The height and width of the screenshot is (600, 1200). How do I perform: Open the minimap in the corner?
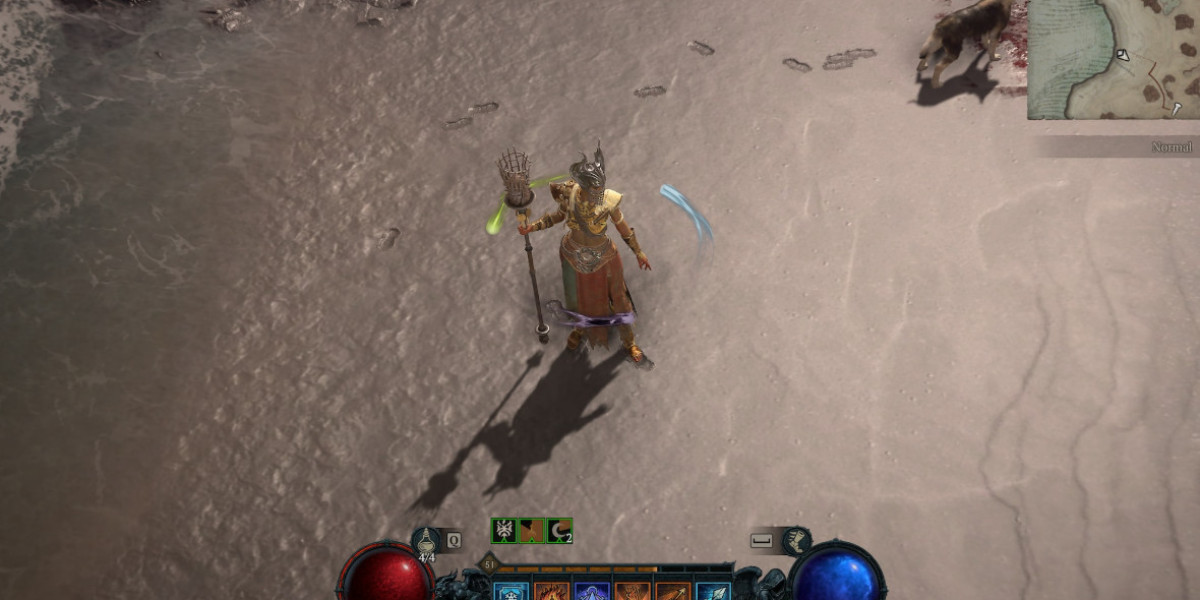click(1113, 58)
